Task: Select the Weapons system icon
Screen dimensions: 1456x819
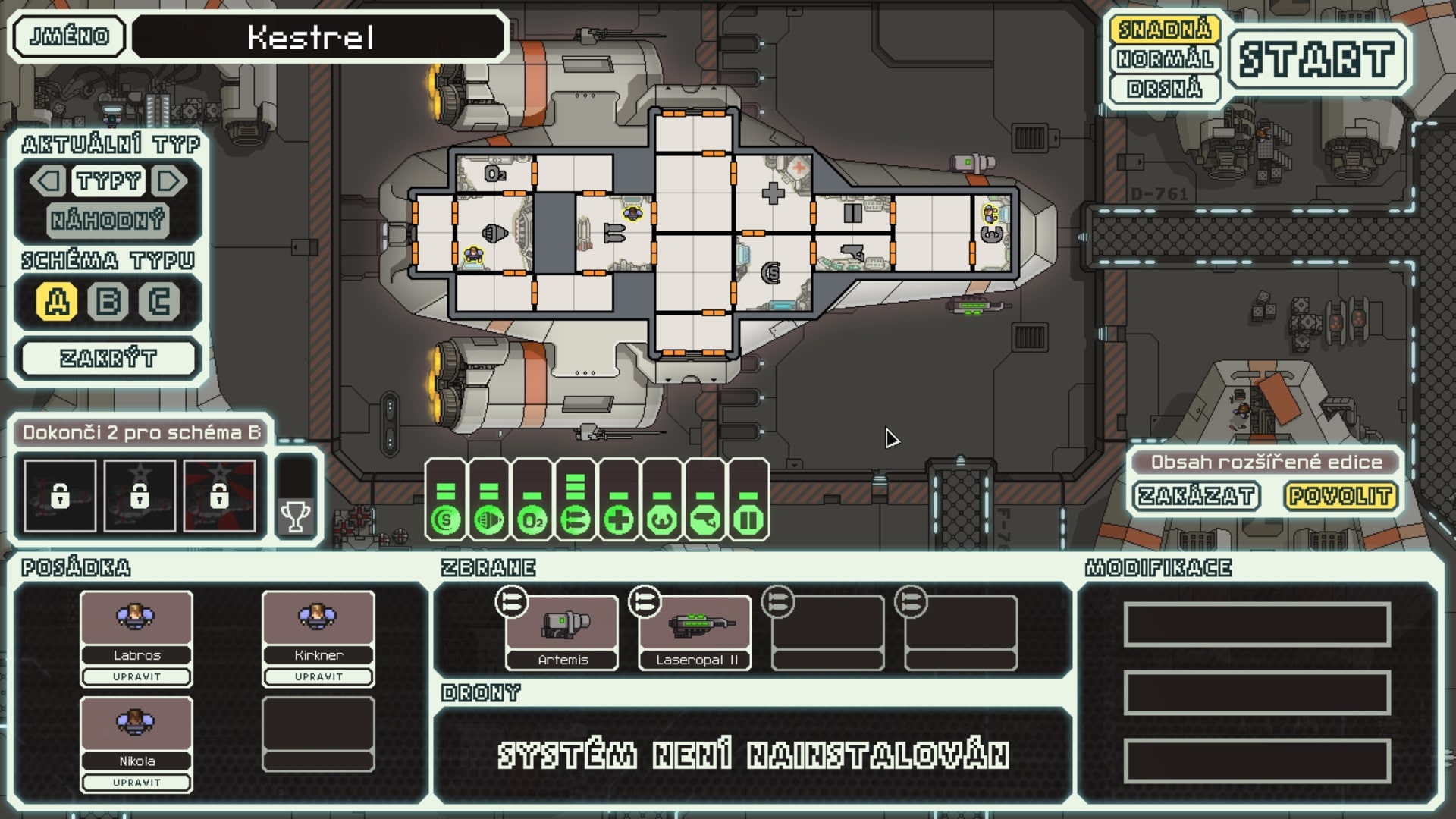Action: pyautogui.click(x=577, y=520)
